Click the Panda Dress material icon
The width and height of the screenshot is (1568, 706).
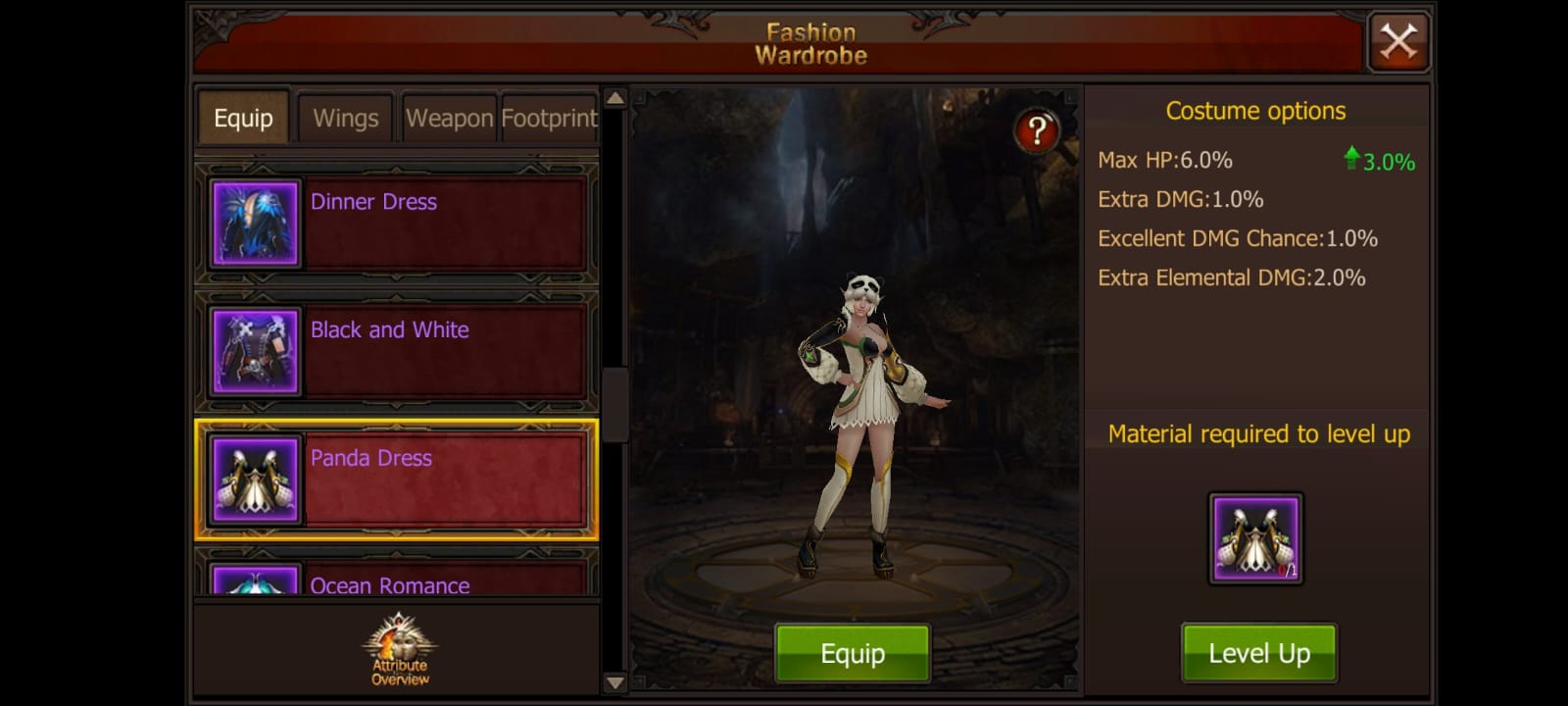pos(1257,536)
